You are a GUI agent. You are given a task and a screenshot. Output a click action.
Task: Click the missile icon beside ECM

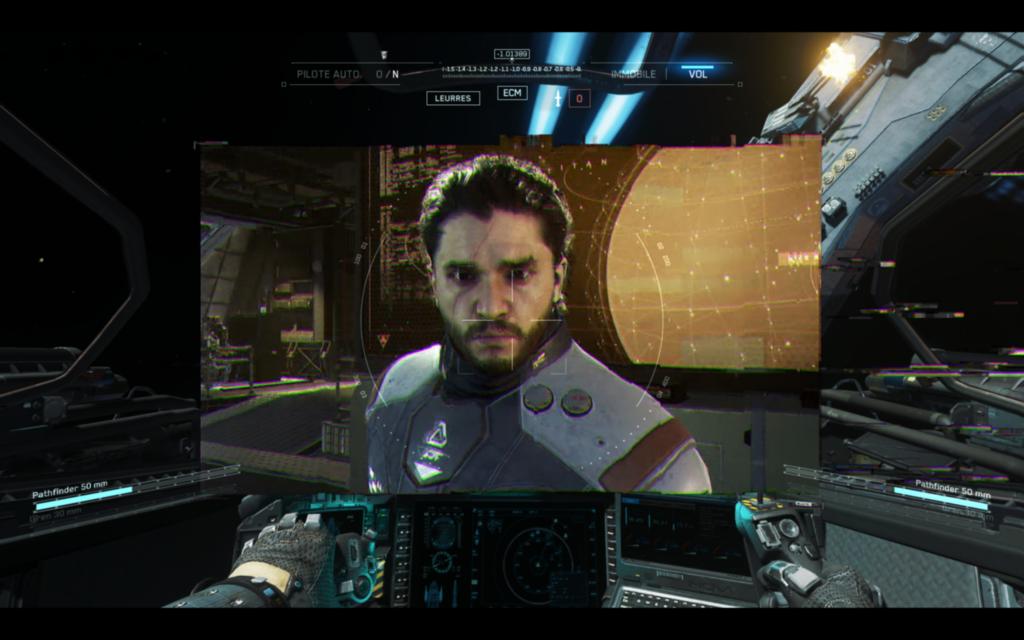point(558,98)
